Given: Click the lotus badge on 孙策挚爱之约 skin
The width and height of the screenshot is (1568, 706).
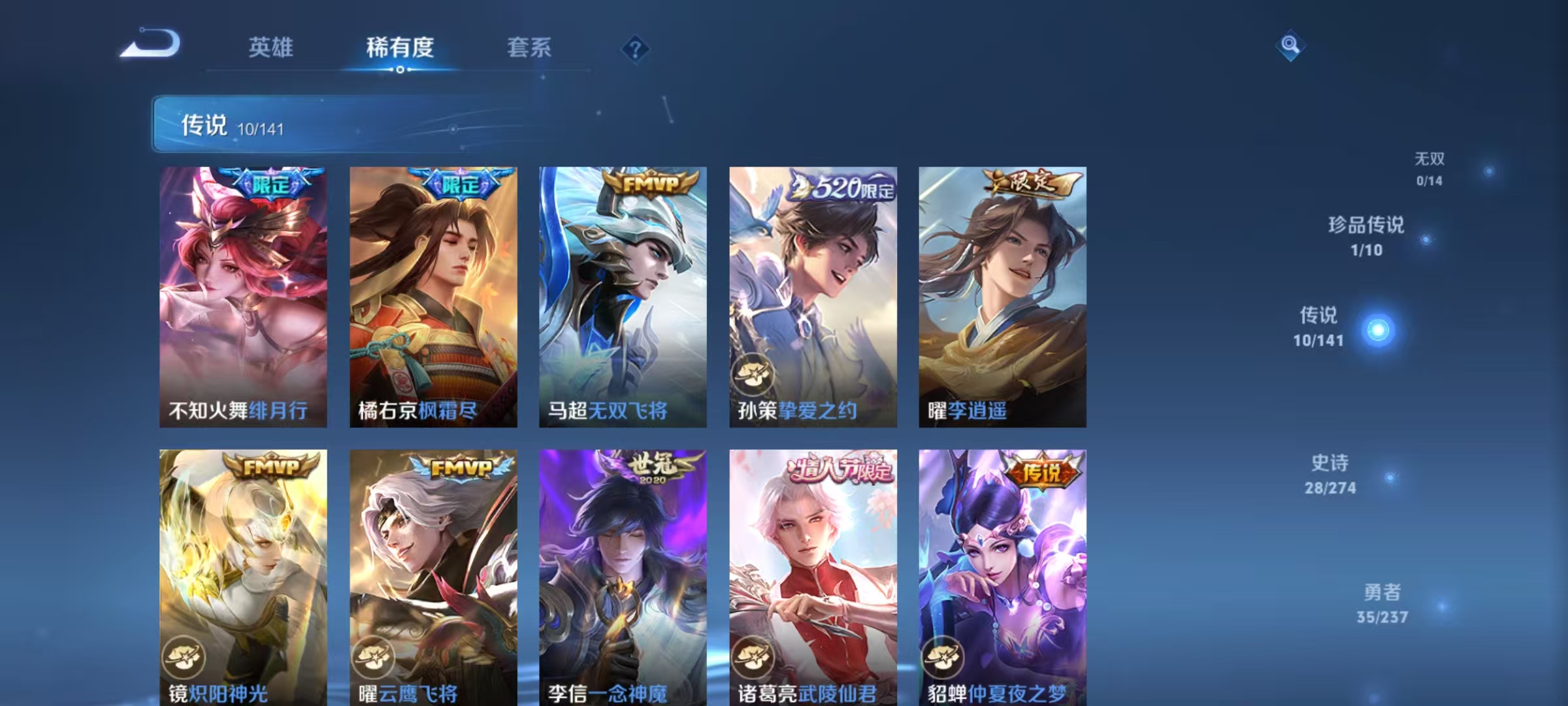Looking at the screenshot, I should click(753, 373).
